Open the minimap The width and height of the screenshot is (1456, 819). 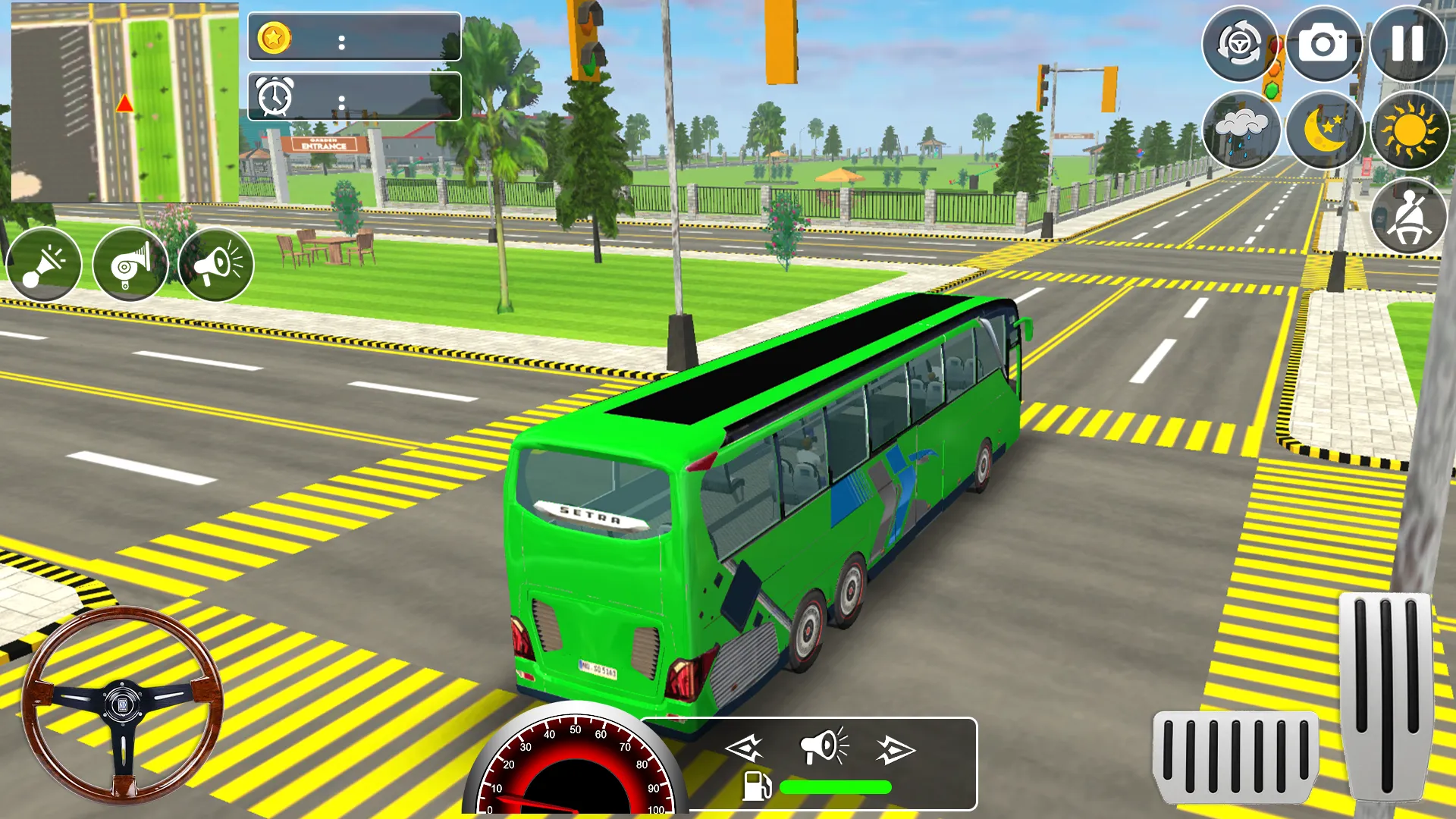click(124, 103)
